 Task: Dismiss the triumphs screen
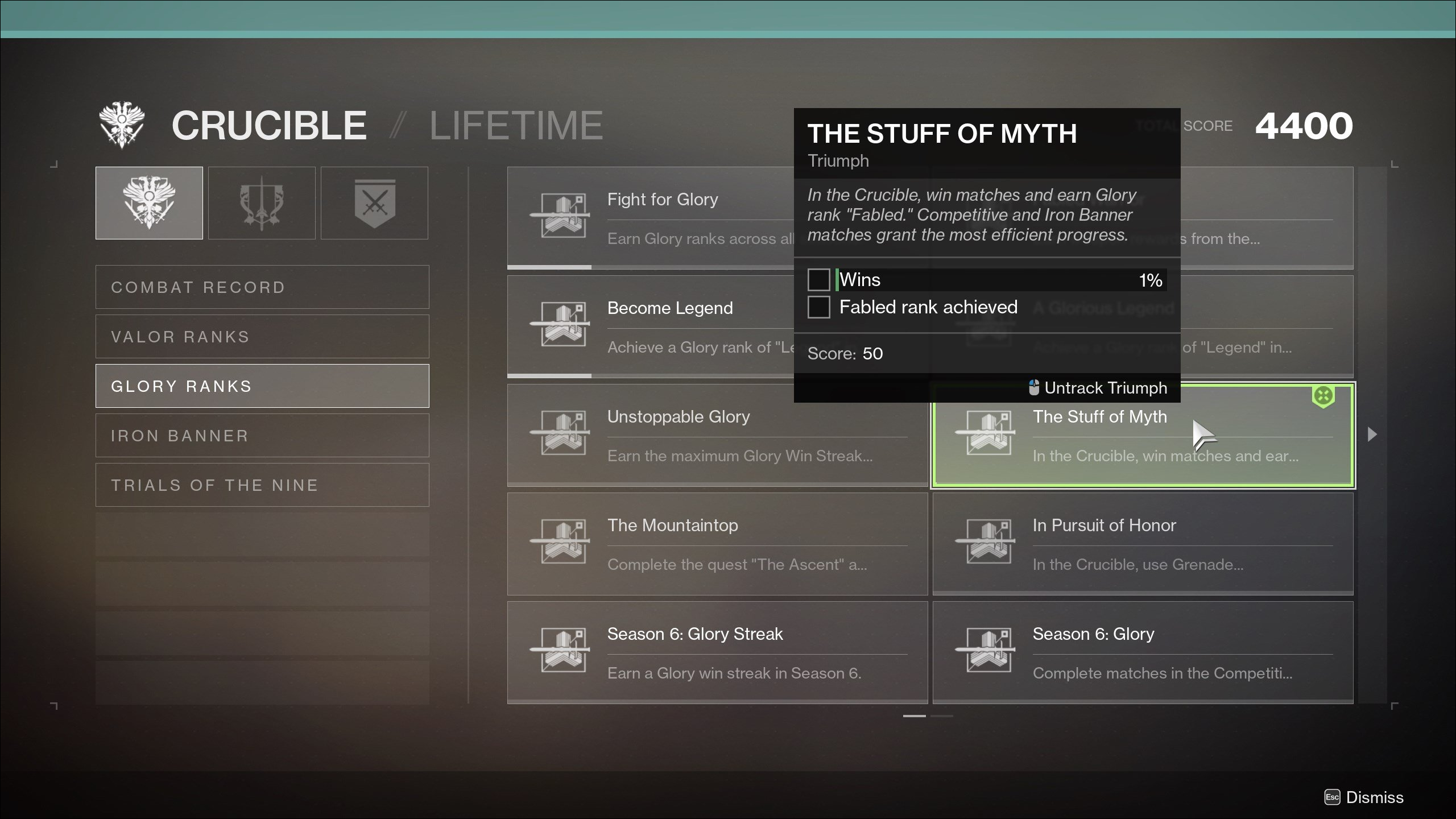pyautogui.click(x=1365, y=797)
